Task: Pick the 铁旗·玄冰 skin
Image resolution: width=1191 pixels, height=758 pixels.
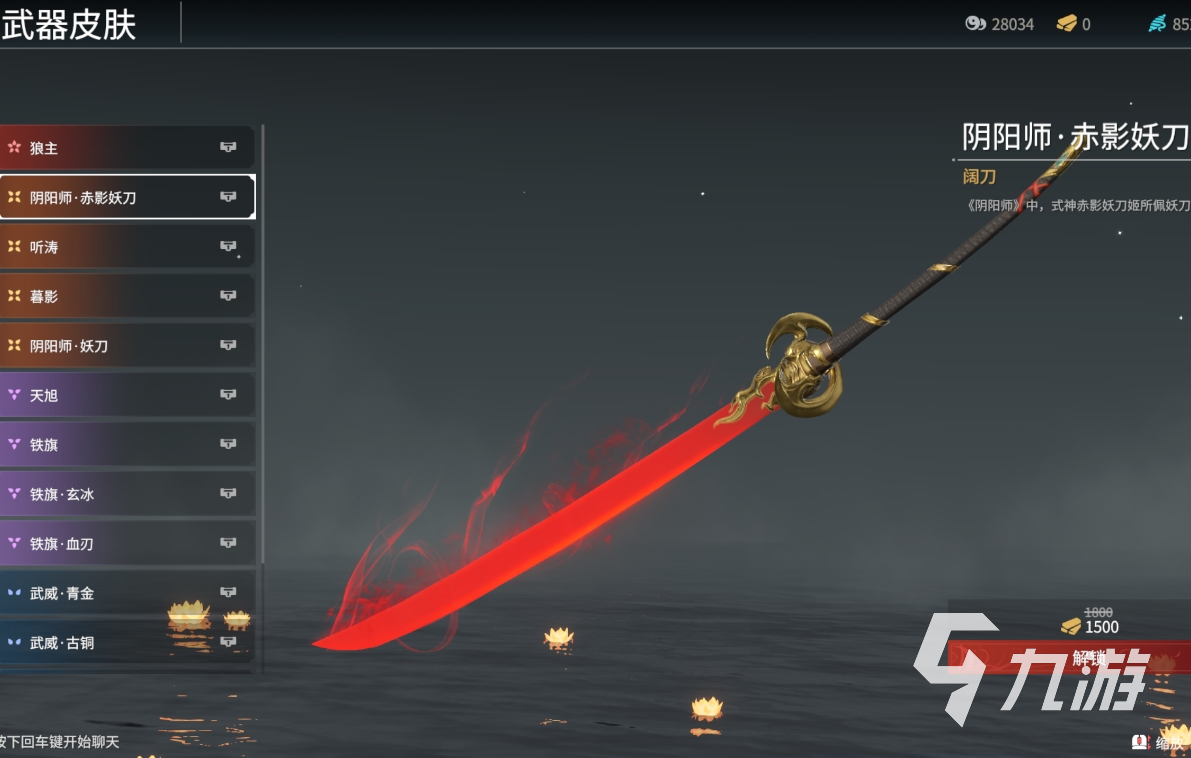Action: click(x=127, y=494)
